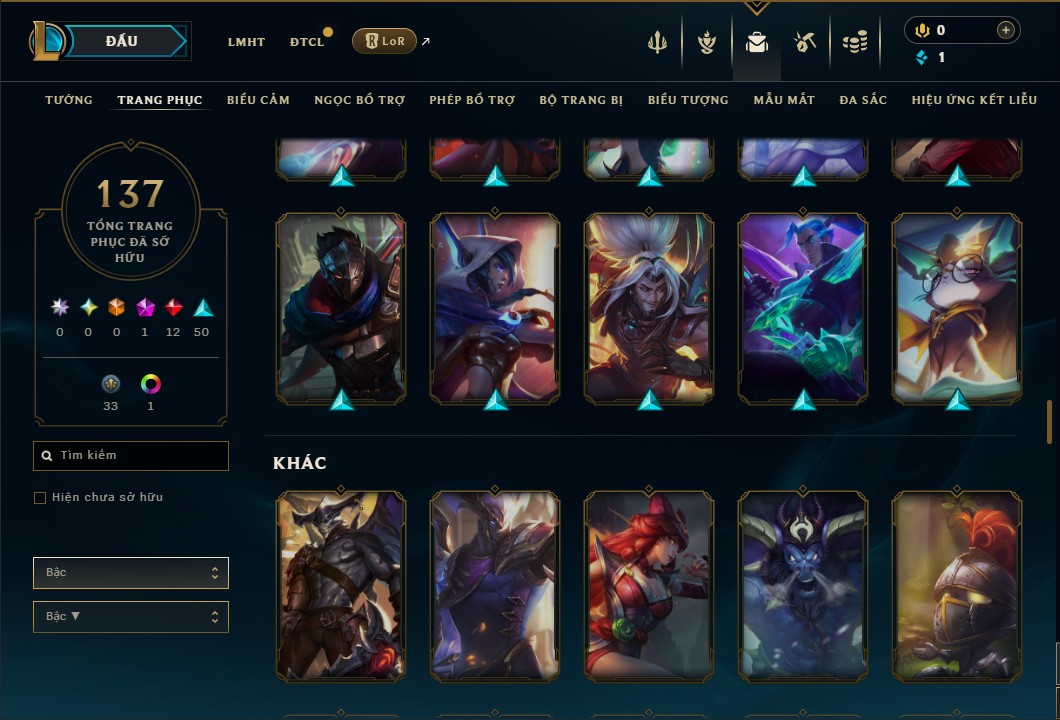This screenshot has width=1060, height=720.
Task: Go to the PHÉP BỔ TRỢ tab
Action: click(472, 100)
